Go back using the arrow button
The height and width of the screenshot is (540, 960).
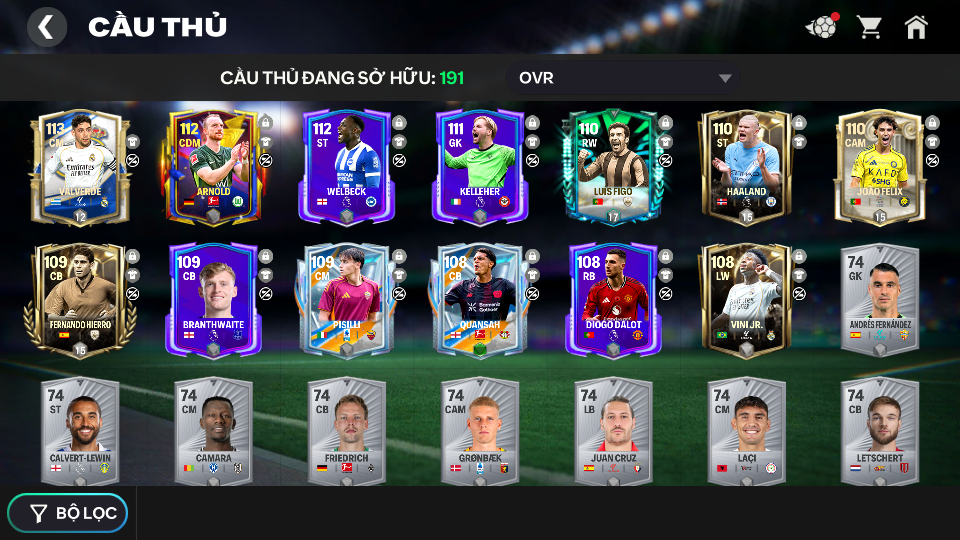point(46,27)
